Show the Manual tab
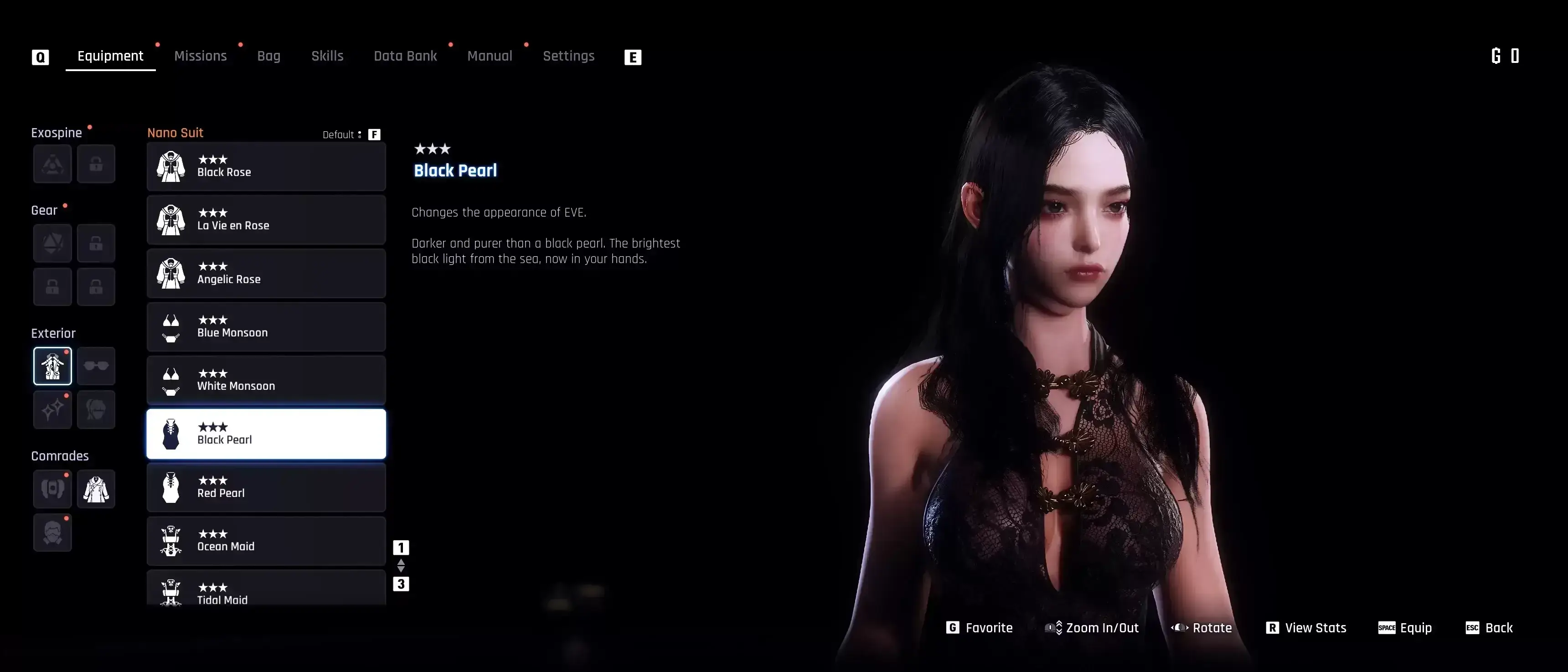 tap(490, 56)
